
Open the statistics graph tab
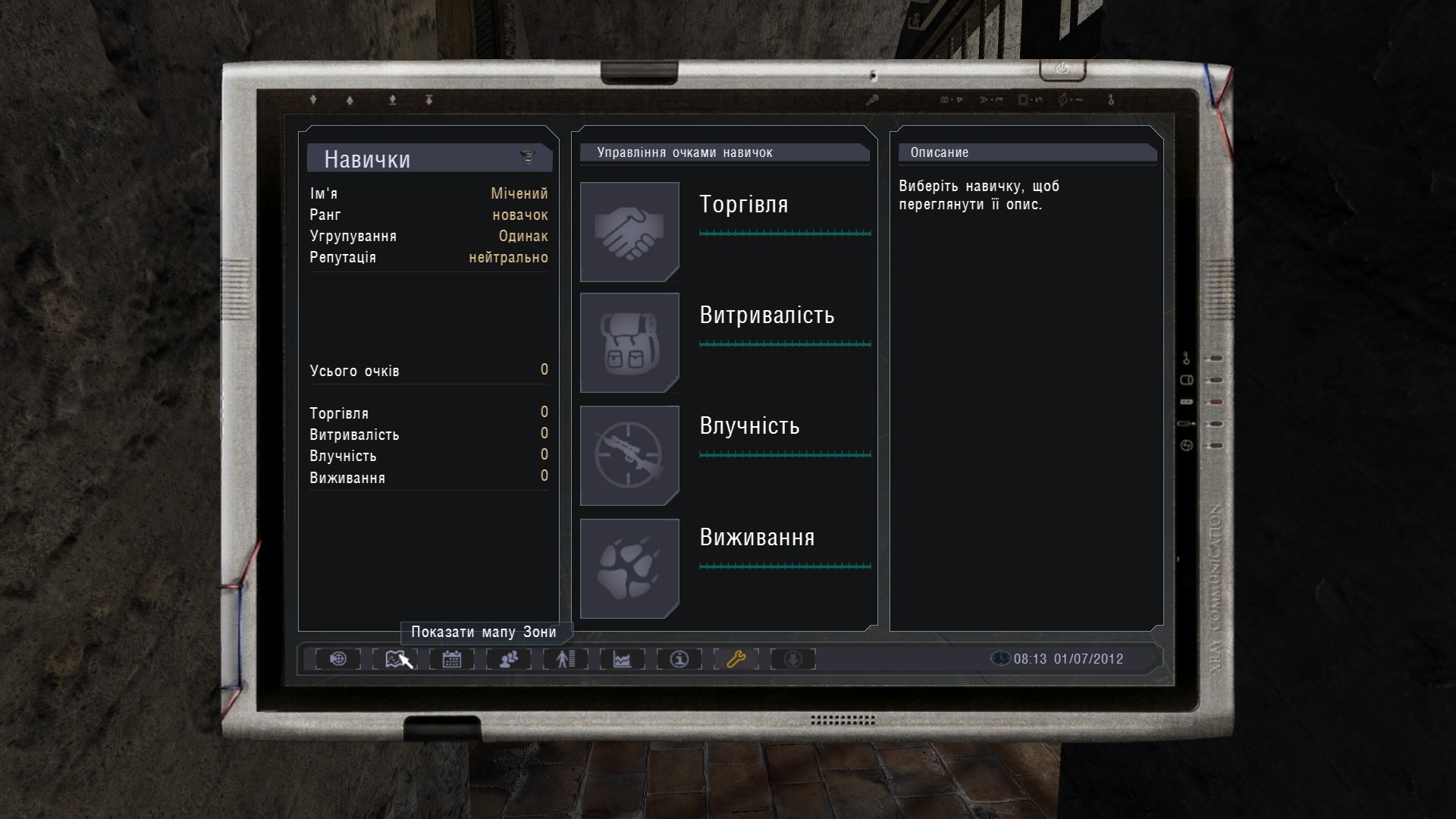(623, 659)
